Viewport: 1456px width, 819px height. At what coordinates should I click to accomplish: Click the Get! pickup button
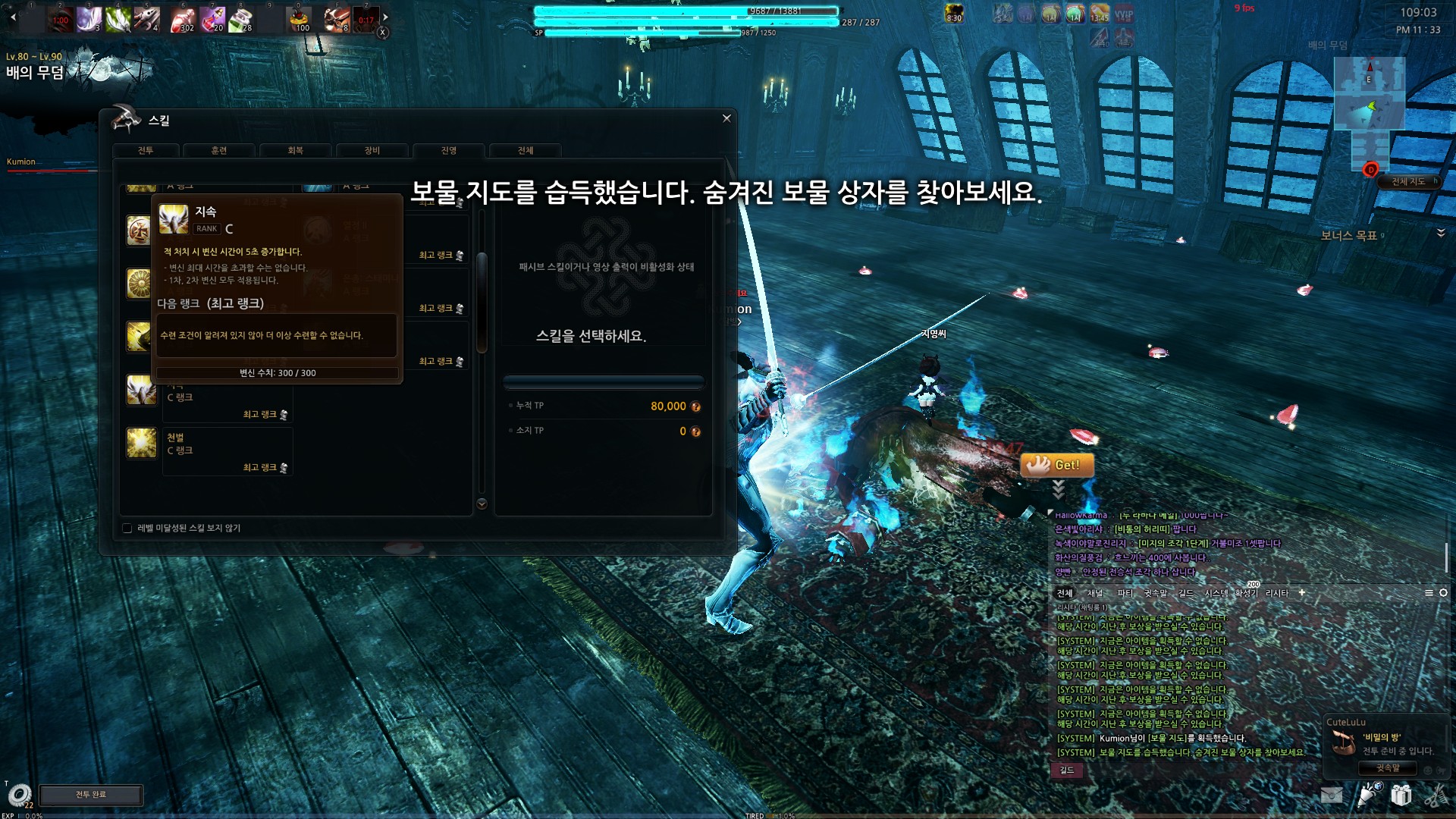(x=1057, y=466)
